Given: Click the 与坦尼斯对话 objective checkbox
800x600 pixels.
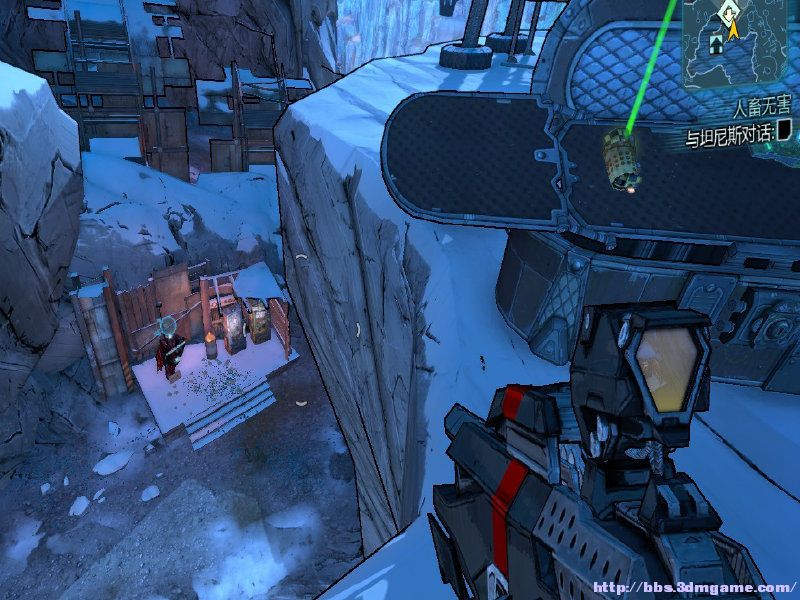Looking at the screenshot, I should pyautogui.click(x=785, y=129).
